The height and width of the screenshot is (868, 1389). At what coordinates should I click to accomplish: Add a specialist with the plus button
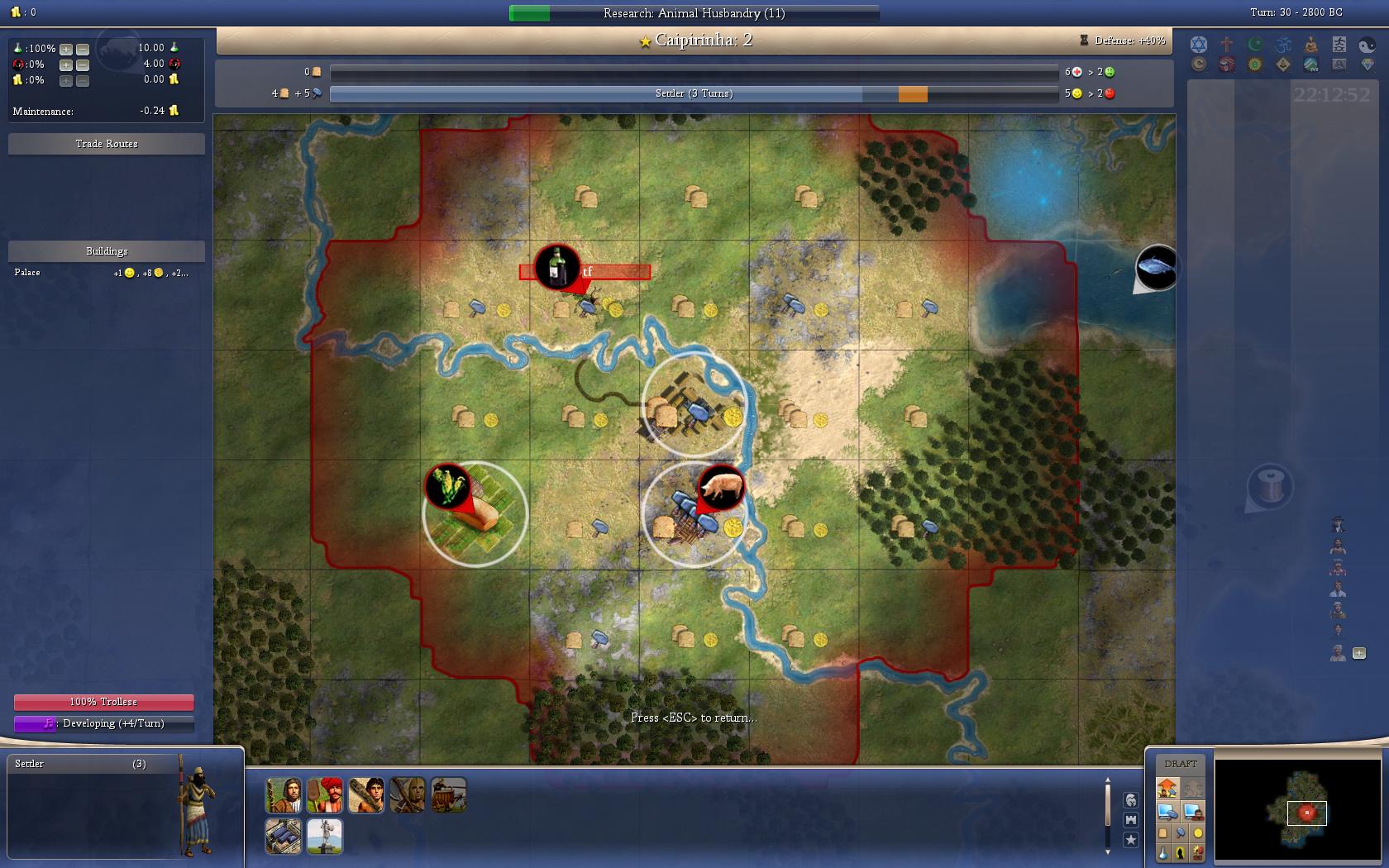click(x=1358, y=653)
